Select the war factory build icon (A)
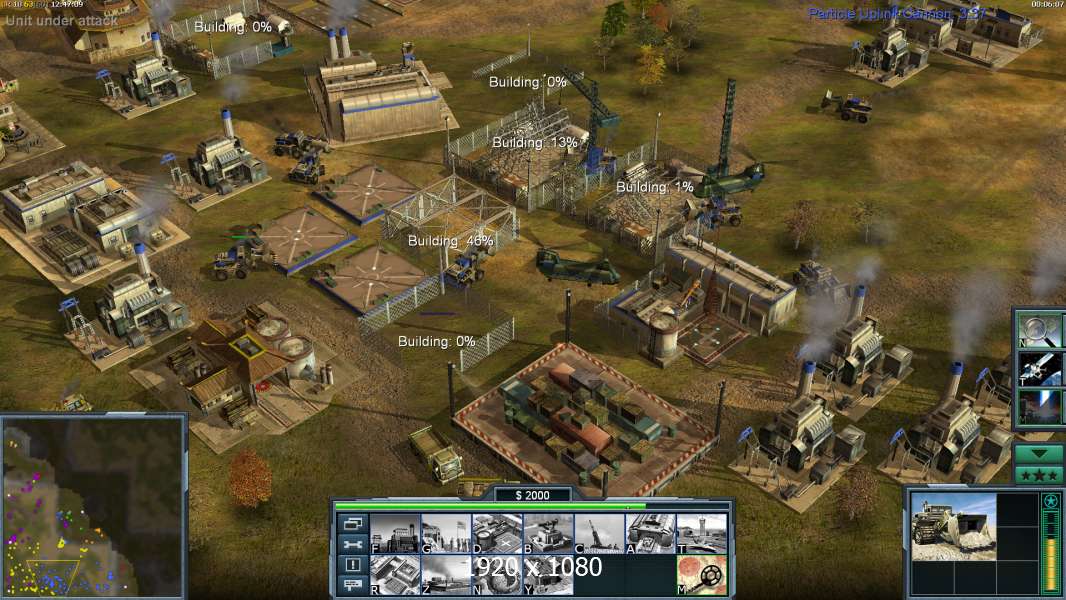Image resolution: width=1066 pixels, height=600 pixels. (650, 534)
